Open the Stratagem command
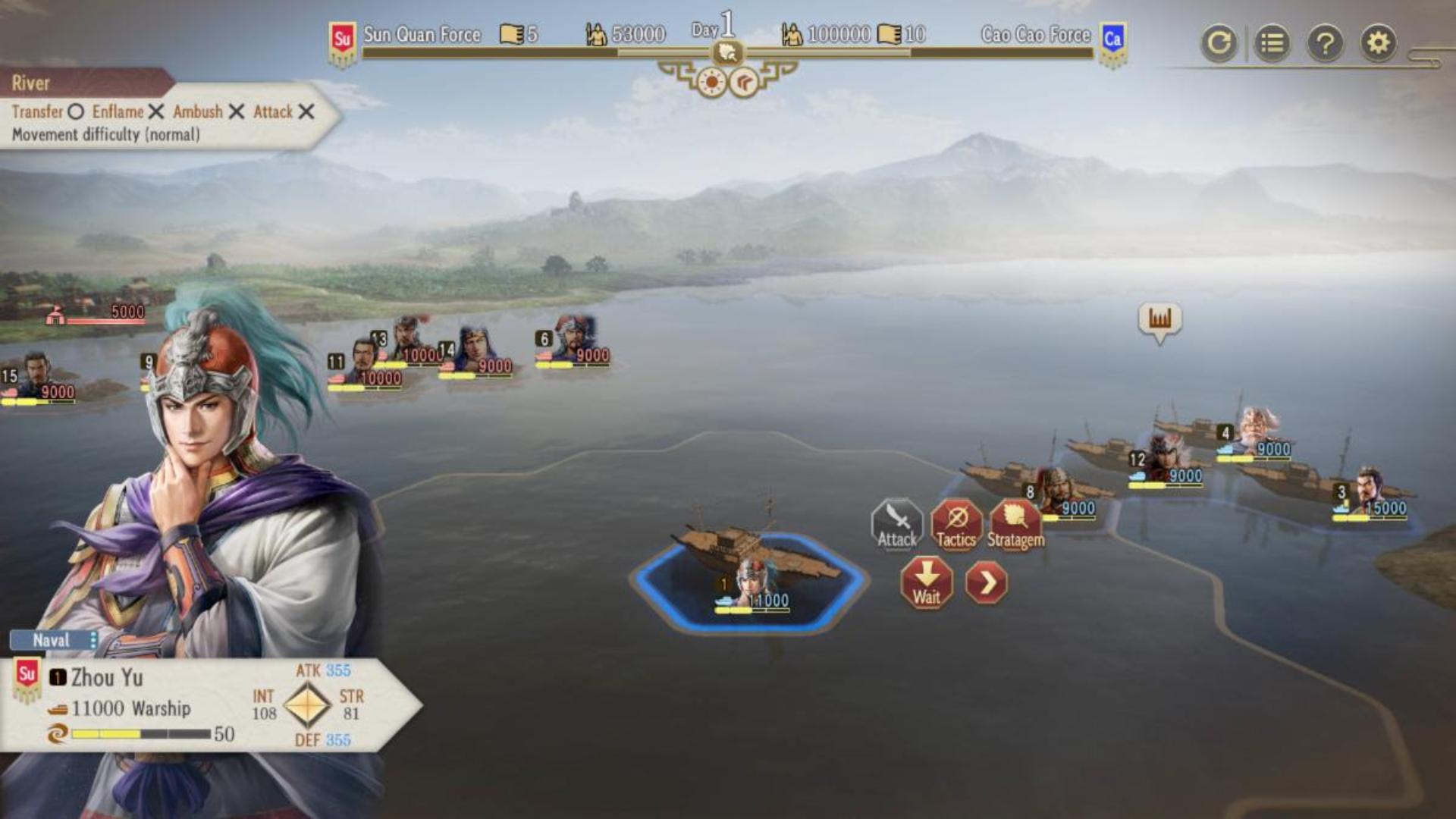This screenshot has width=1456, height=819. click(x=1015, y=524)
